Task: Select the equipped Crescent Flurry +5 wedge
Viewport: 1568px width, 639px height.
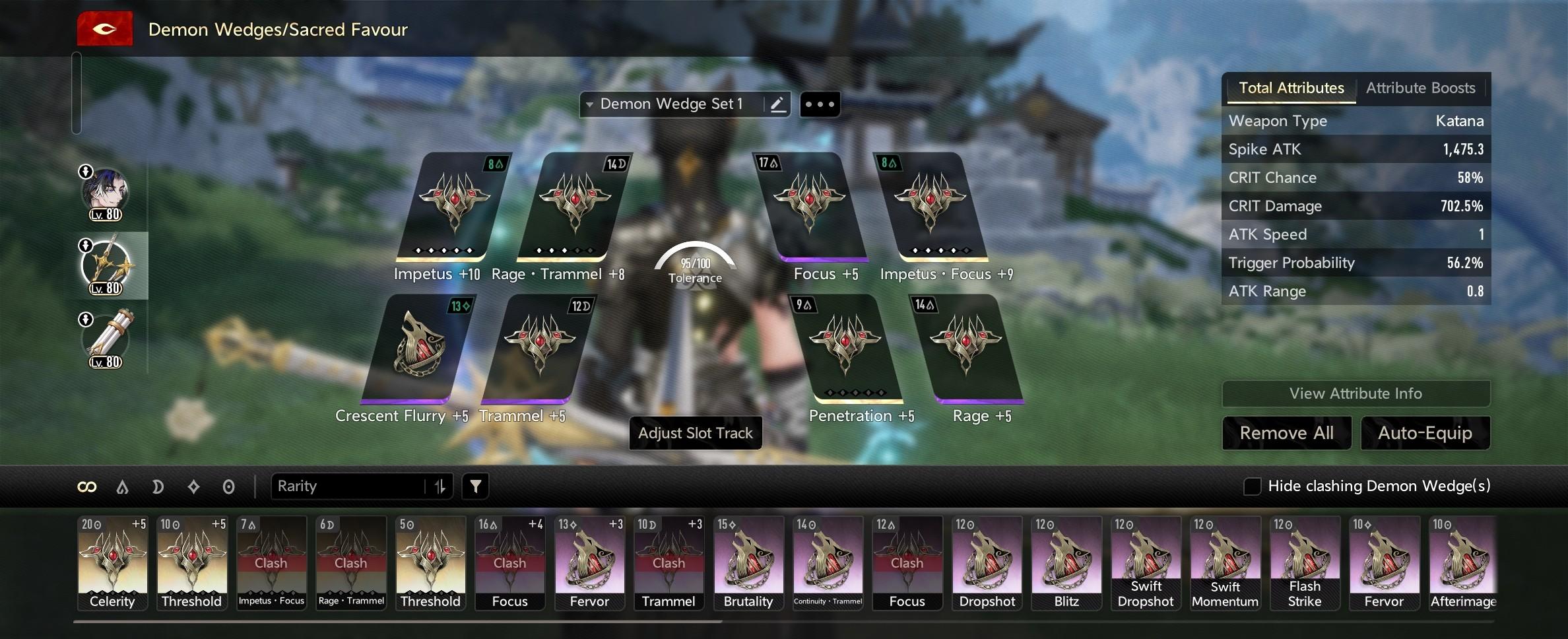Action: tap(418, 350)
